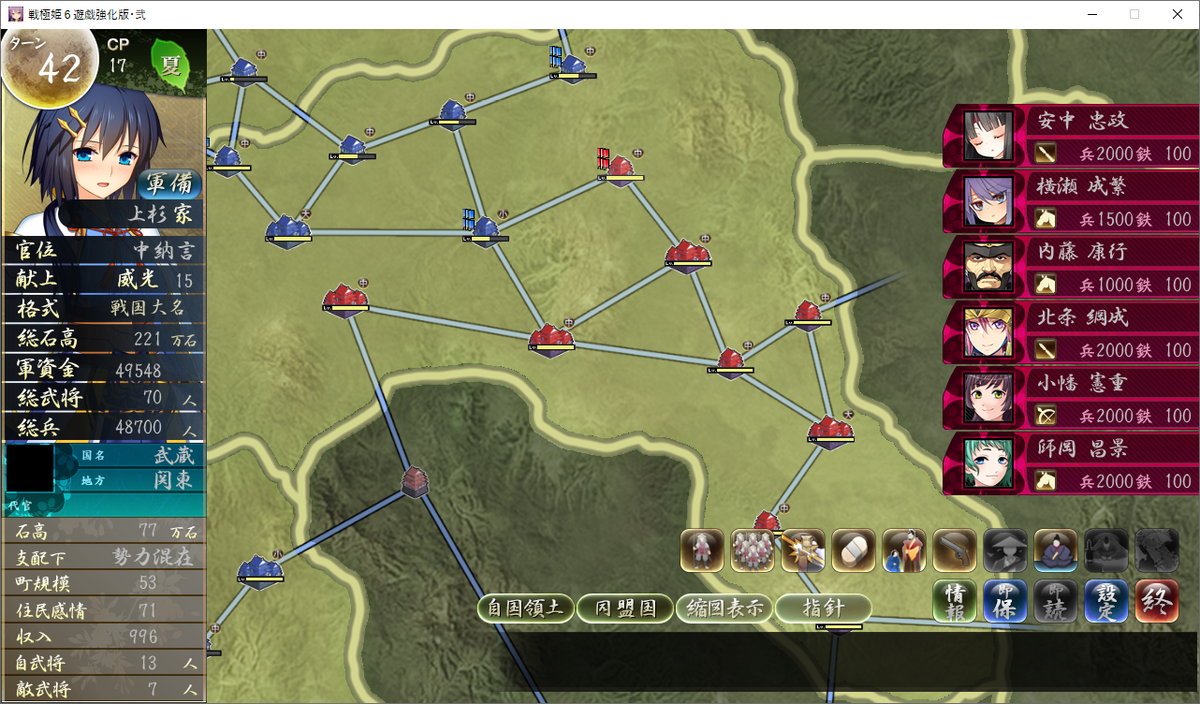Open the 情報 information screen

pyautogui.click(x=955, y=600)
